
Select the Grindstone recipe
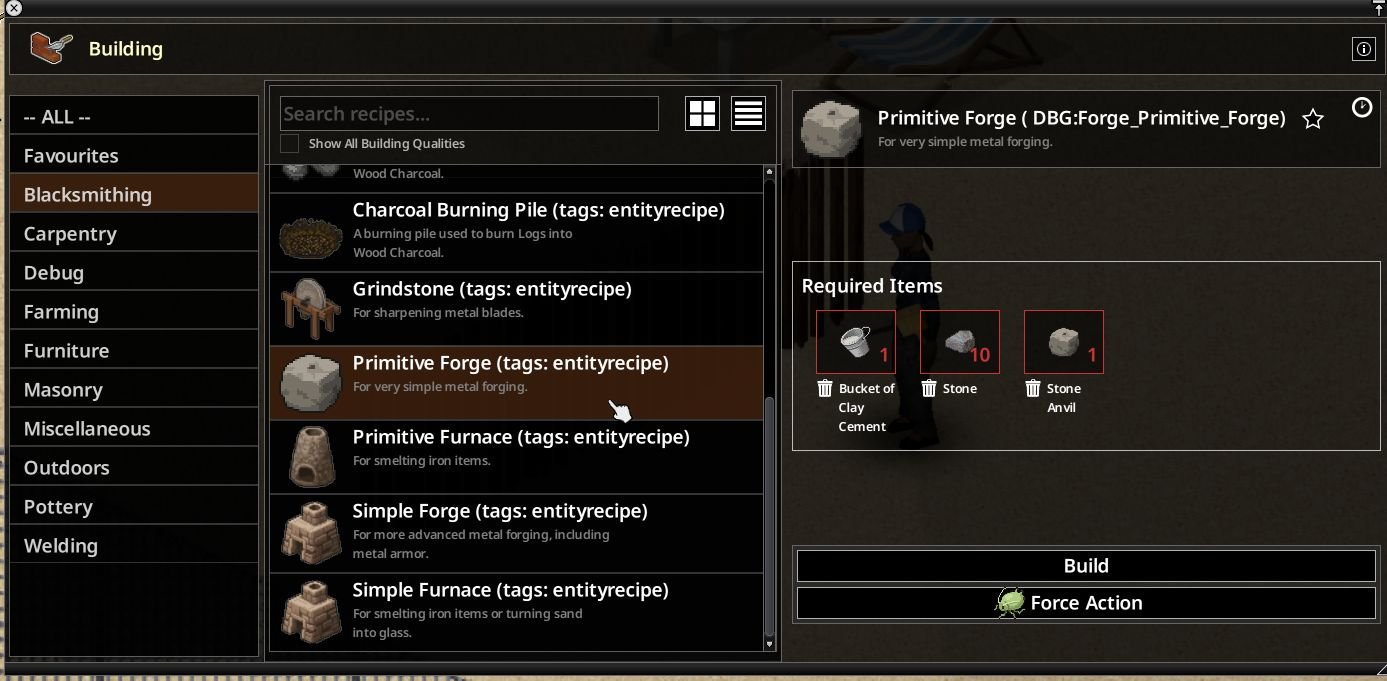tap(516, 309)
